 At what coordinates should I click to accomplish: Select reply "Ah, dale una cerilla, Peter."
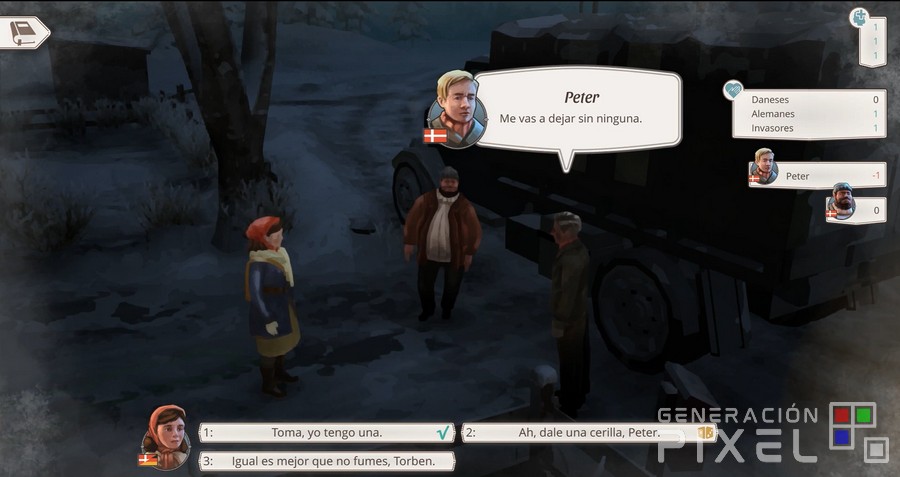click(x=589, y=433)
